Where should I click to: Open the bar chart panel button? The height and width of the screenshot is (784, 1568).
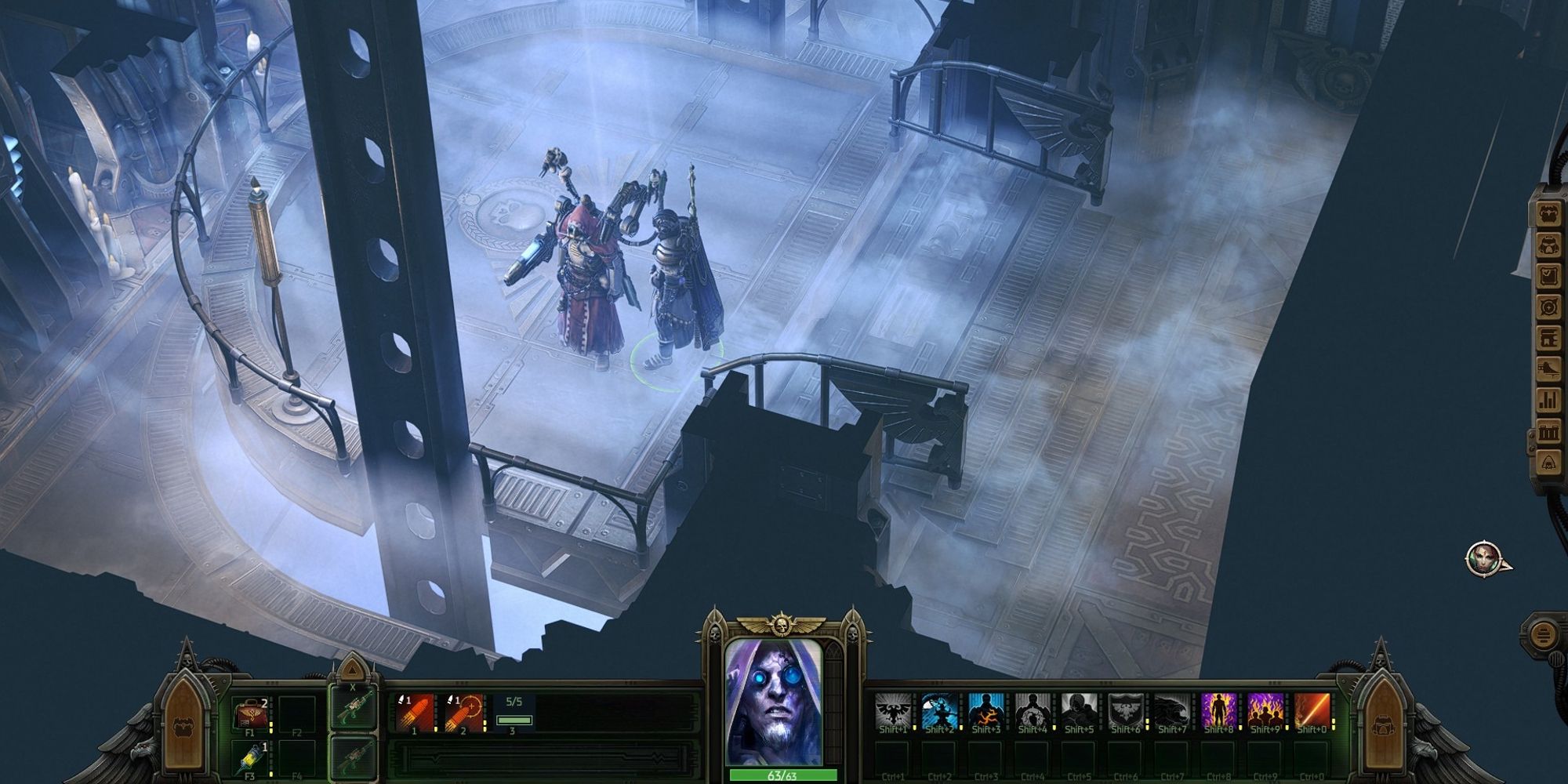tap(1549, 400)
